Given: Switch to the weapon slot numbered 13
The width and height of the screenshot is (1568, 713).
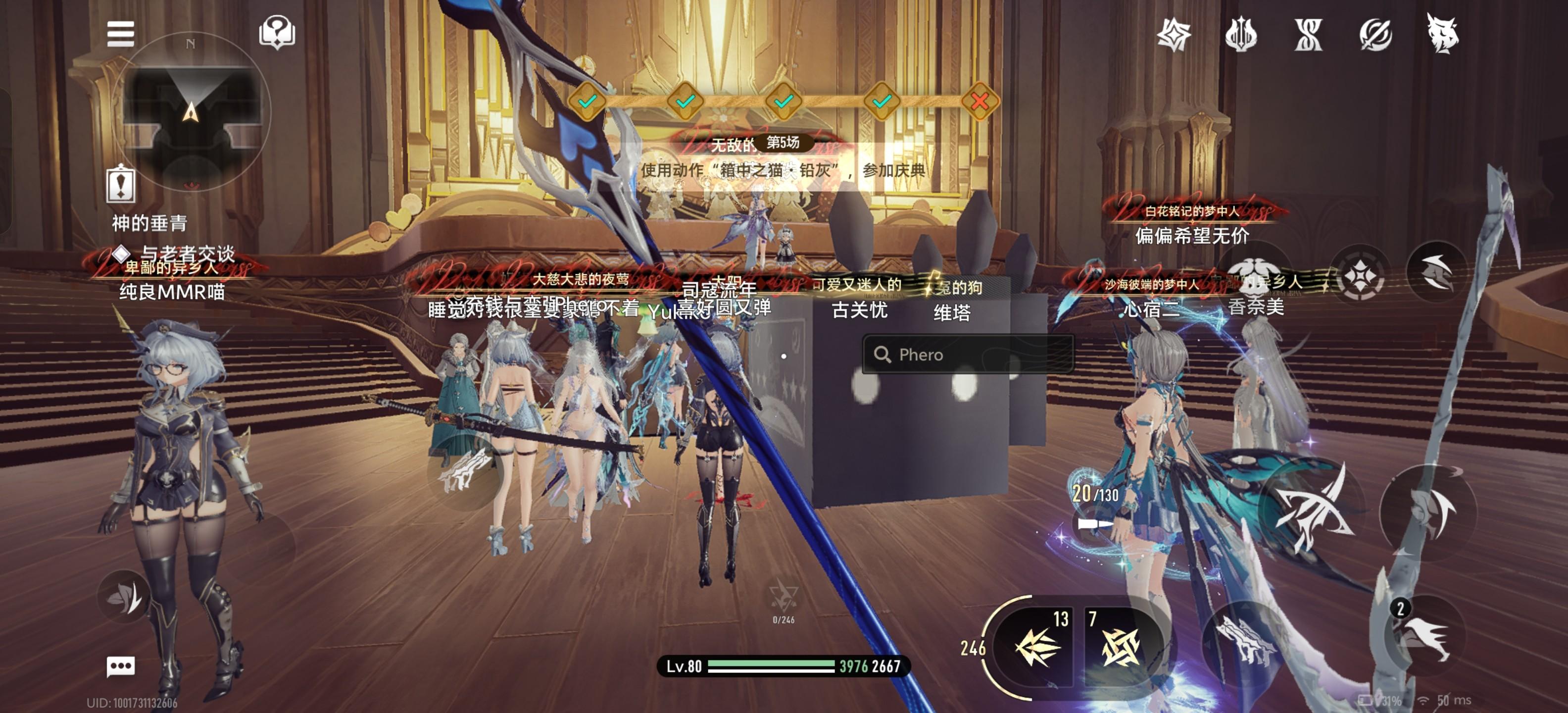Looking at the screenshot, I should [x=1037, y=646].
